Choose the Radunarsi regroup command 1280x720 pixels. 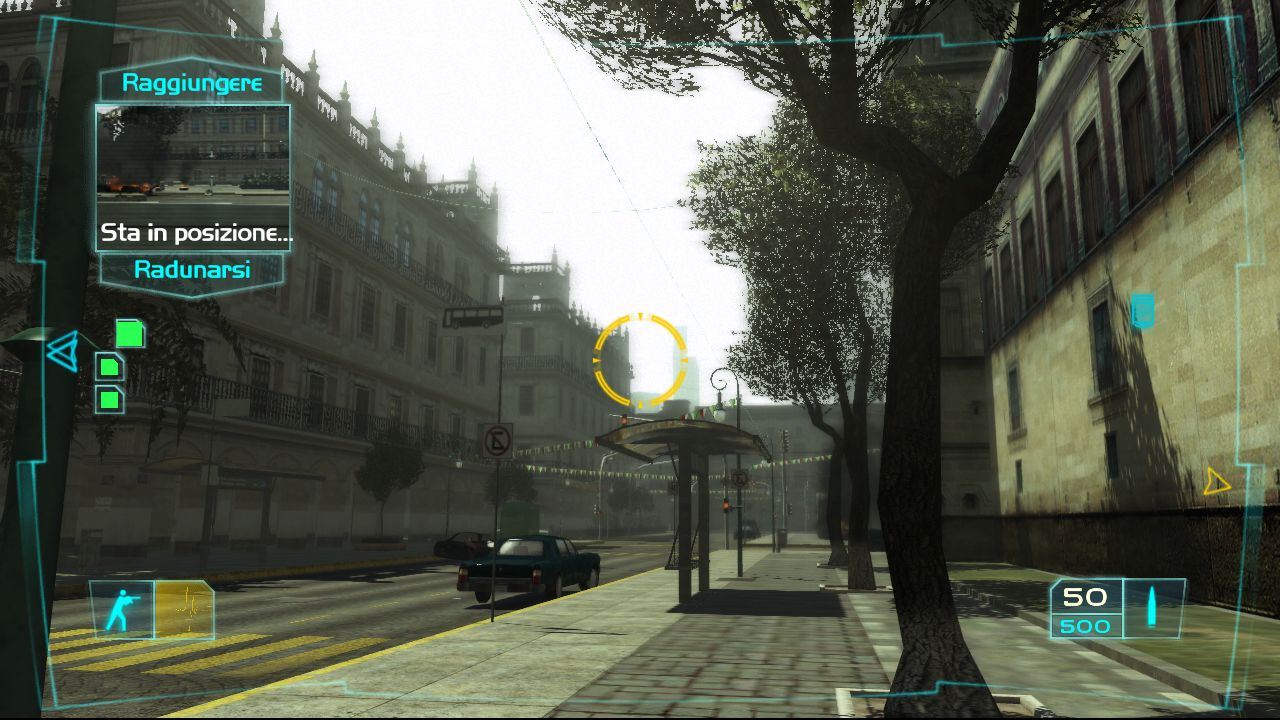tap(192, 270)
